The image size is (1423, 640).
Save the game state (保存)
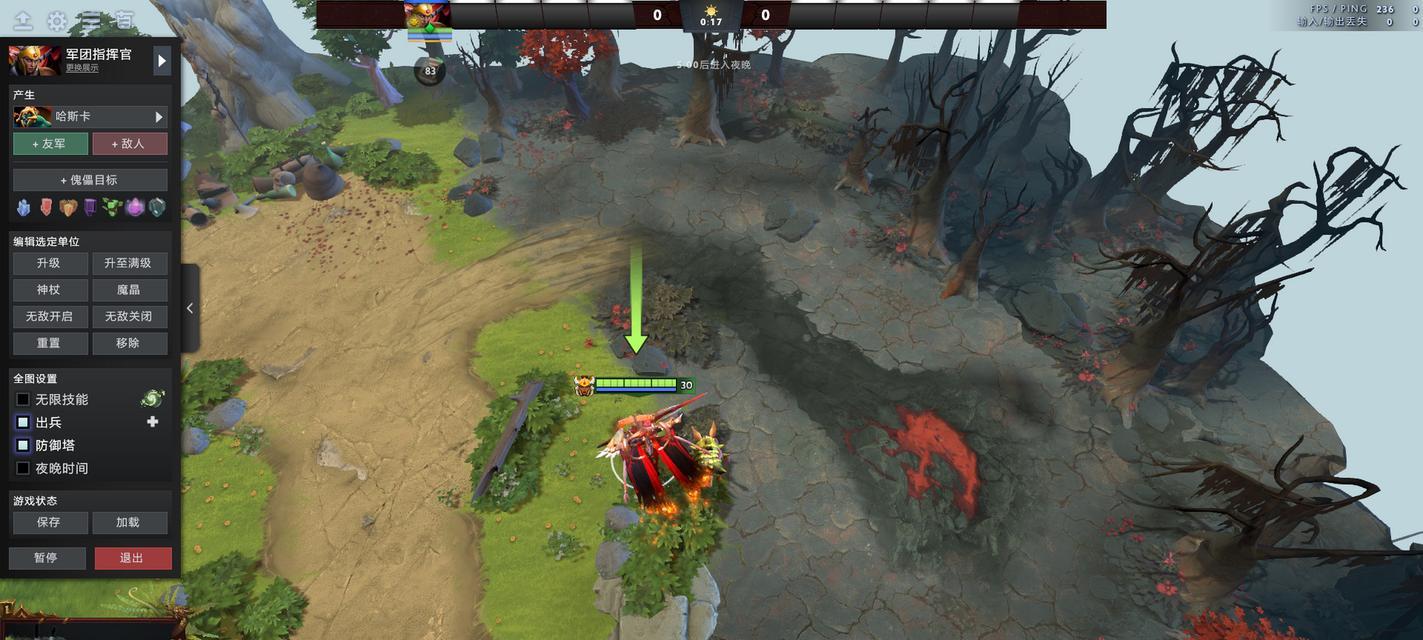coord(49,523)
